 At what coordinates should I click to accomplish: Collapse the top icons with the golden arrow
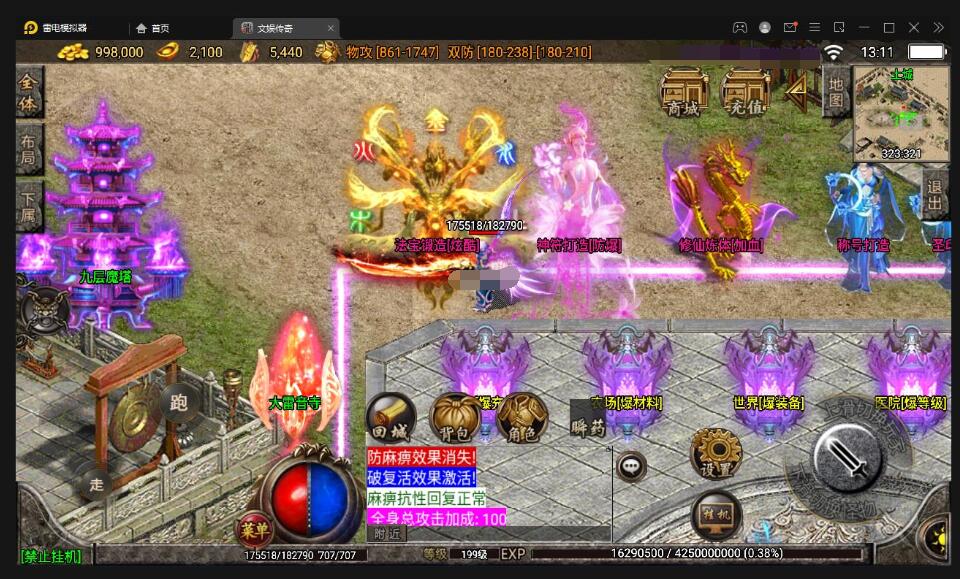798,92
